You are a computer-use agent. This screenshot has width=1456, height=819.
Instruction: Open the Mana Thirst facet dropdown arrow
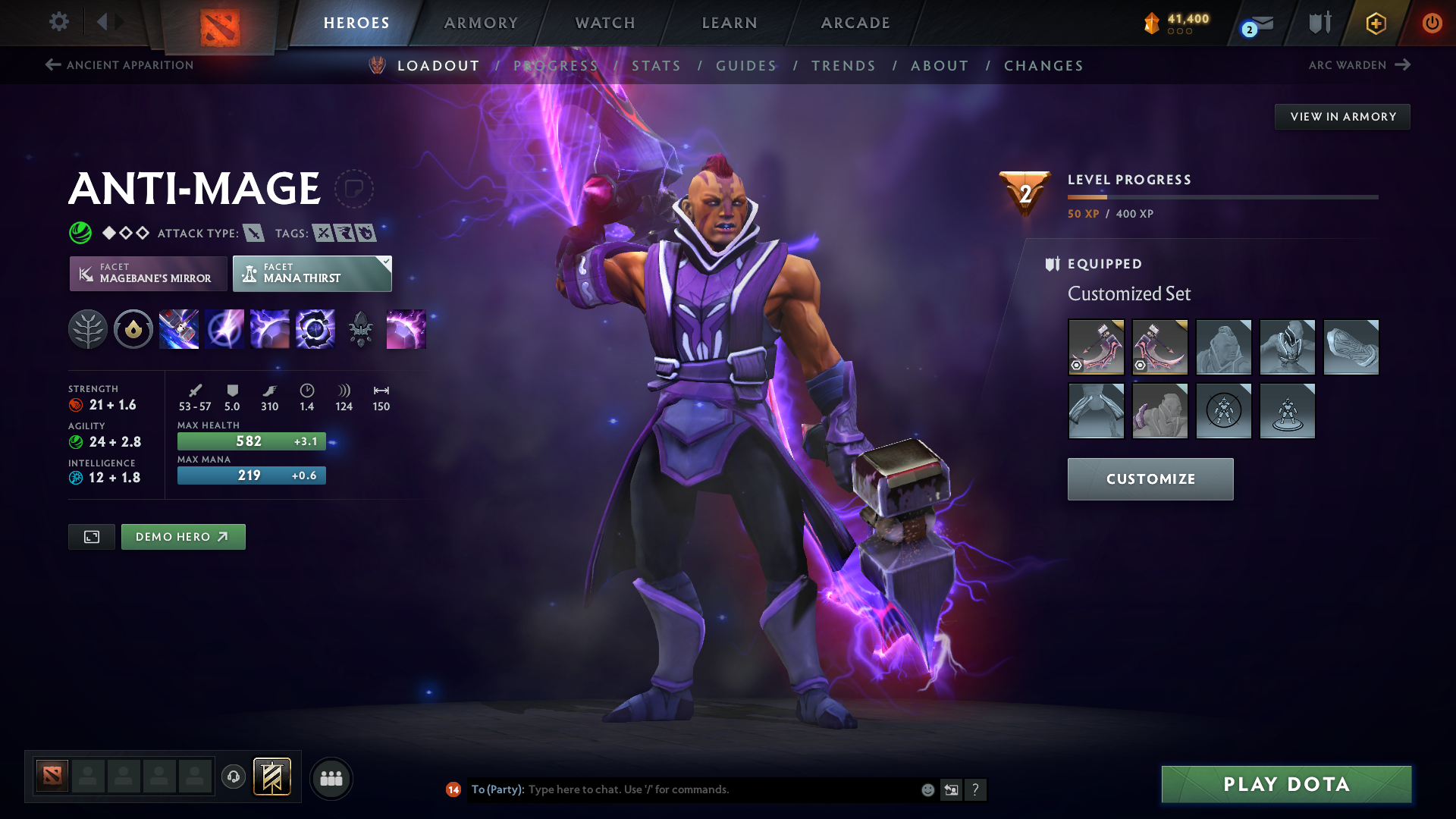[385, 262]
